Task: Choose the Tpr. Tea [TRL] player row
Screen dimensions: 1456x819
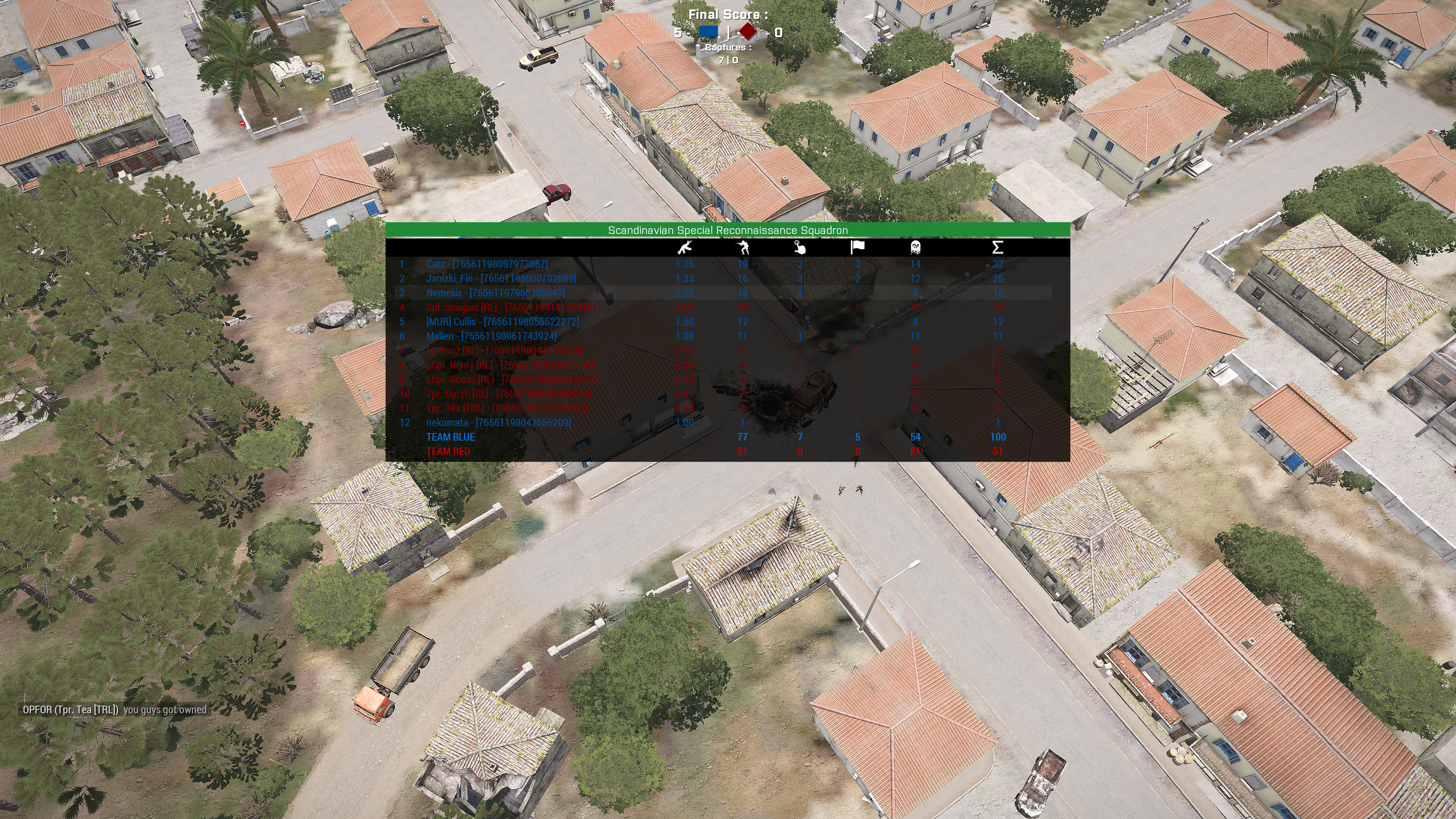Action: (x=507, y=408)
